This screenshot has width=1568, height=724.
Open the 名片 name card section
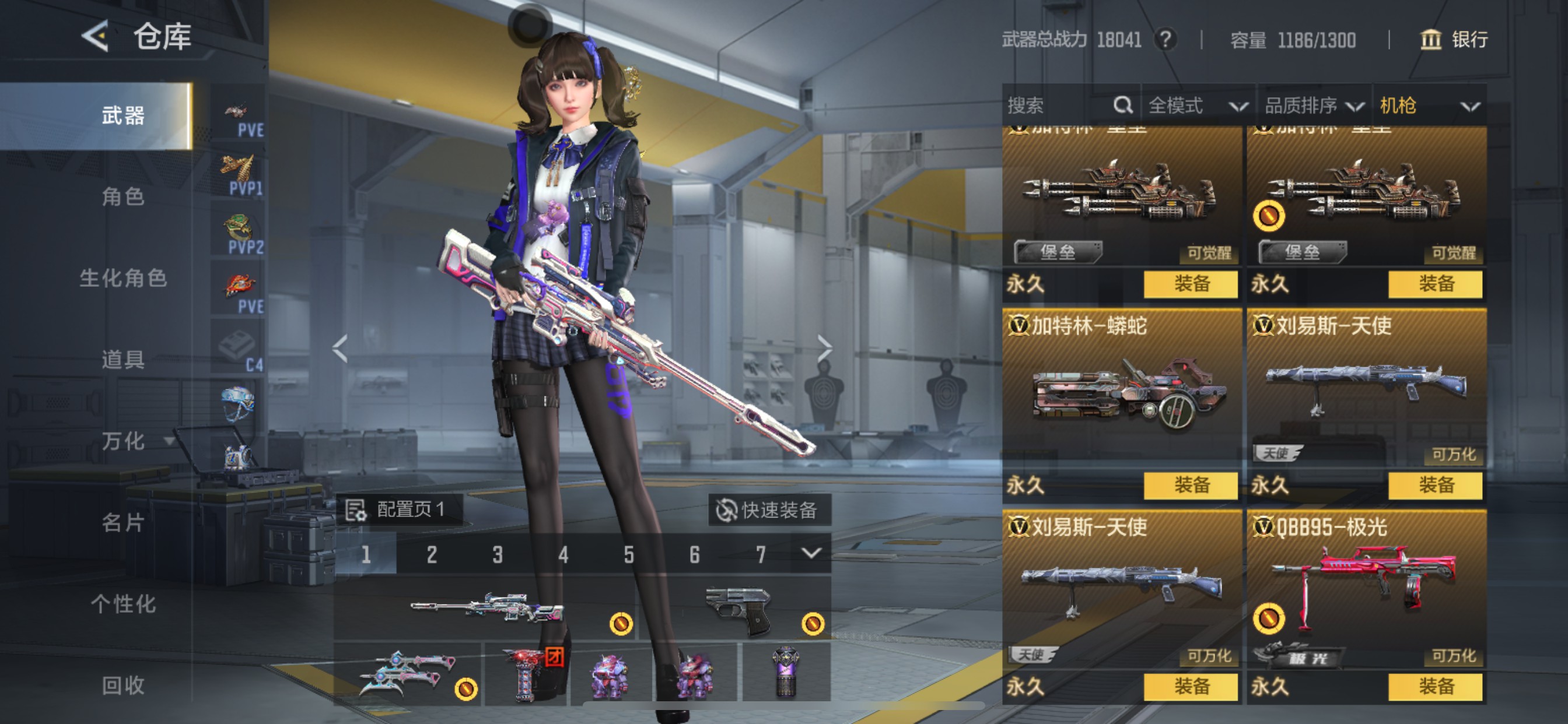(123, 523)
